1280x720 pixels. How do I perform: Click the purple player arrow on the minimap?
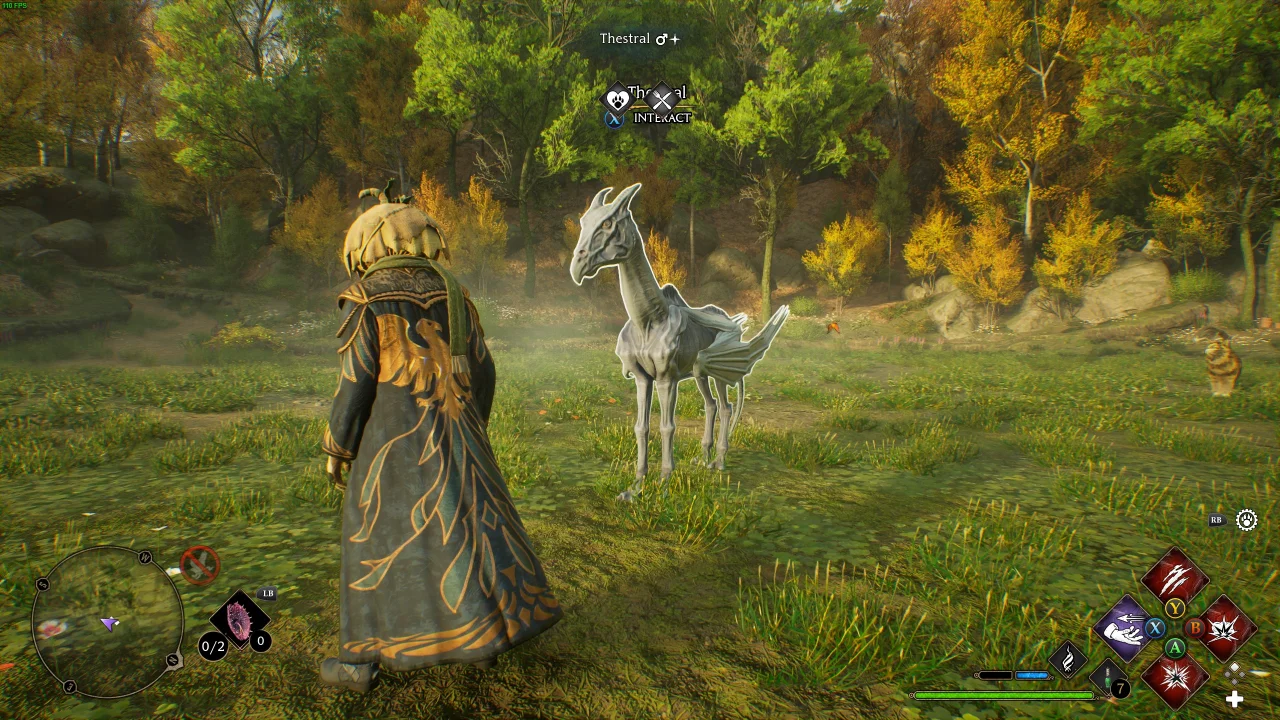[x=107, y=625]
